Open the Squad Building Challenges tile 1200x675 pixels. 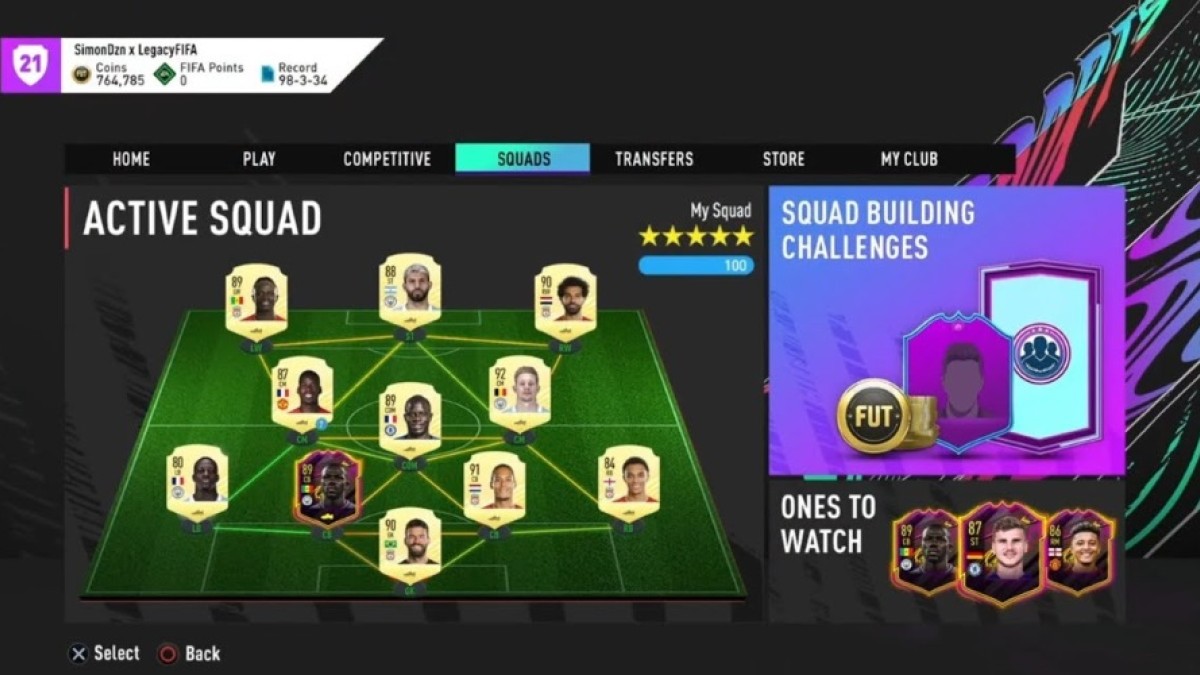(946, 330)
